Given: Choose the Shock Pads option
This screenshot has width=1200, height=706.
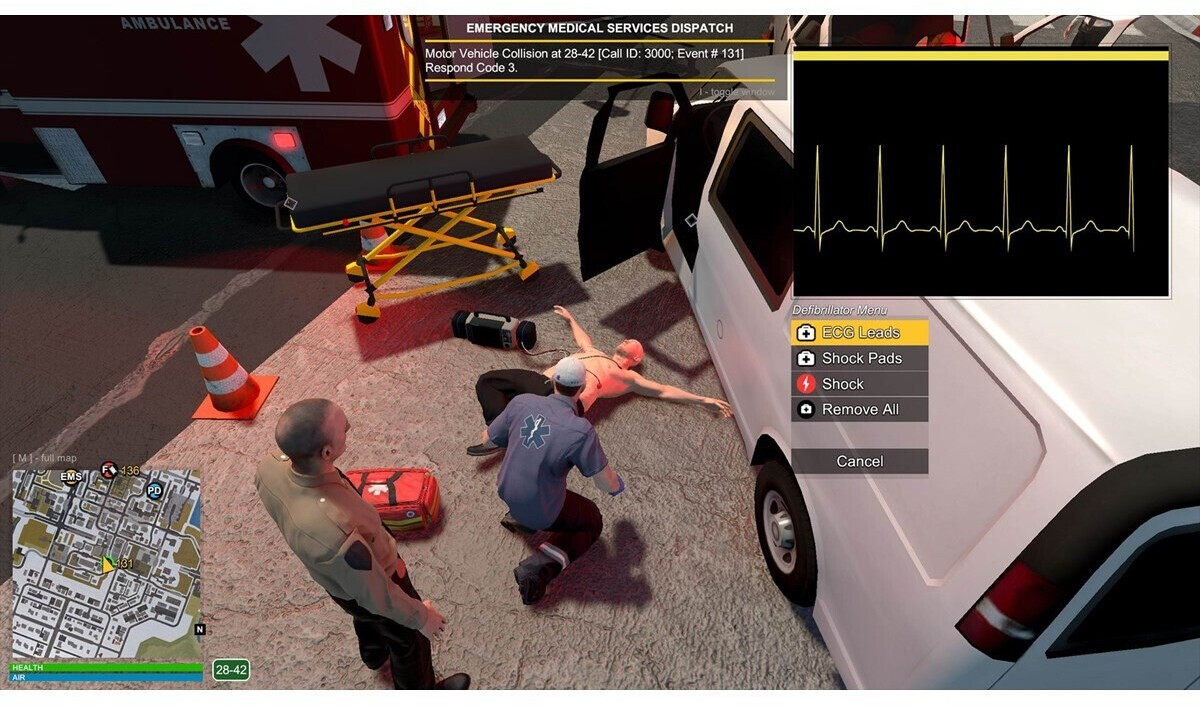Looking at the screenshot, I should [860, 358].
